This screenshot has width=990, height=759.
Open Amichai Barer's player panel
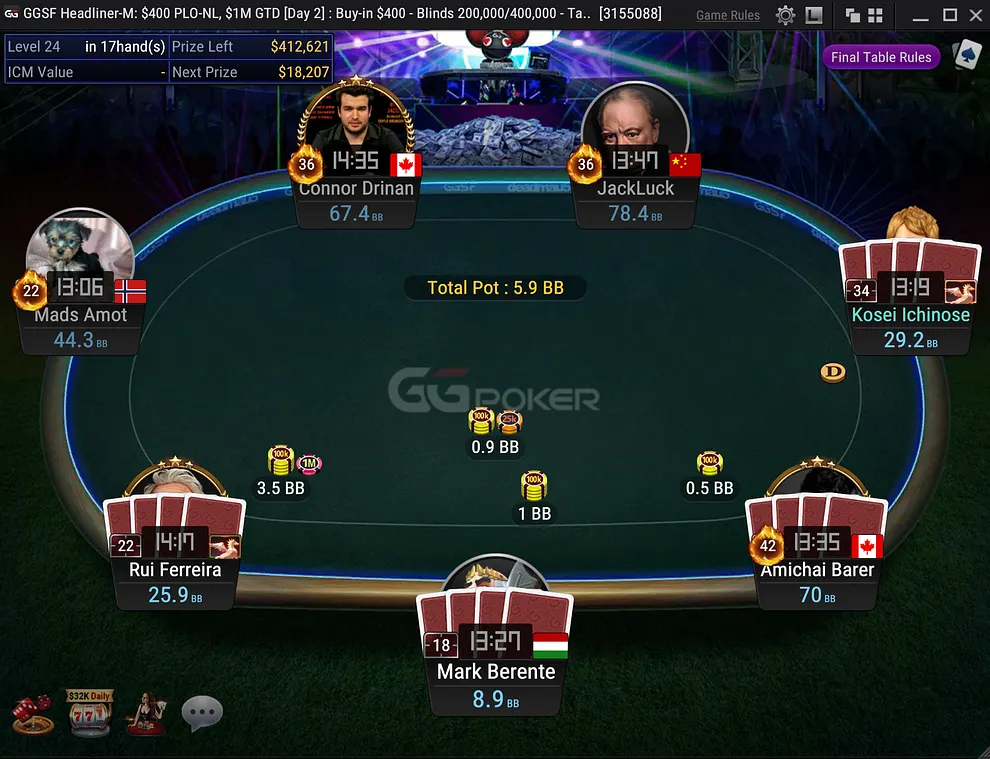(x=817, y=582)
